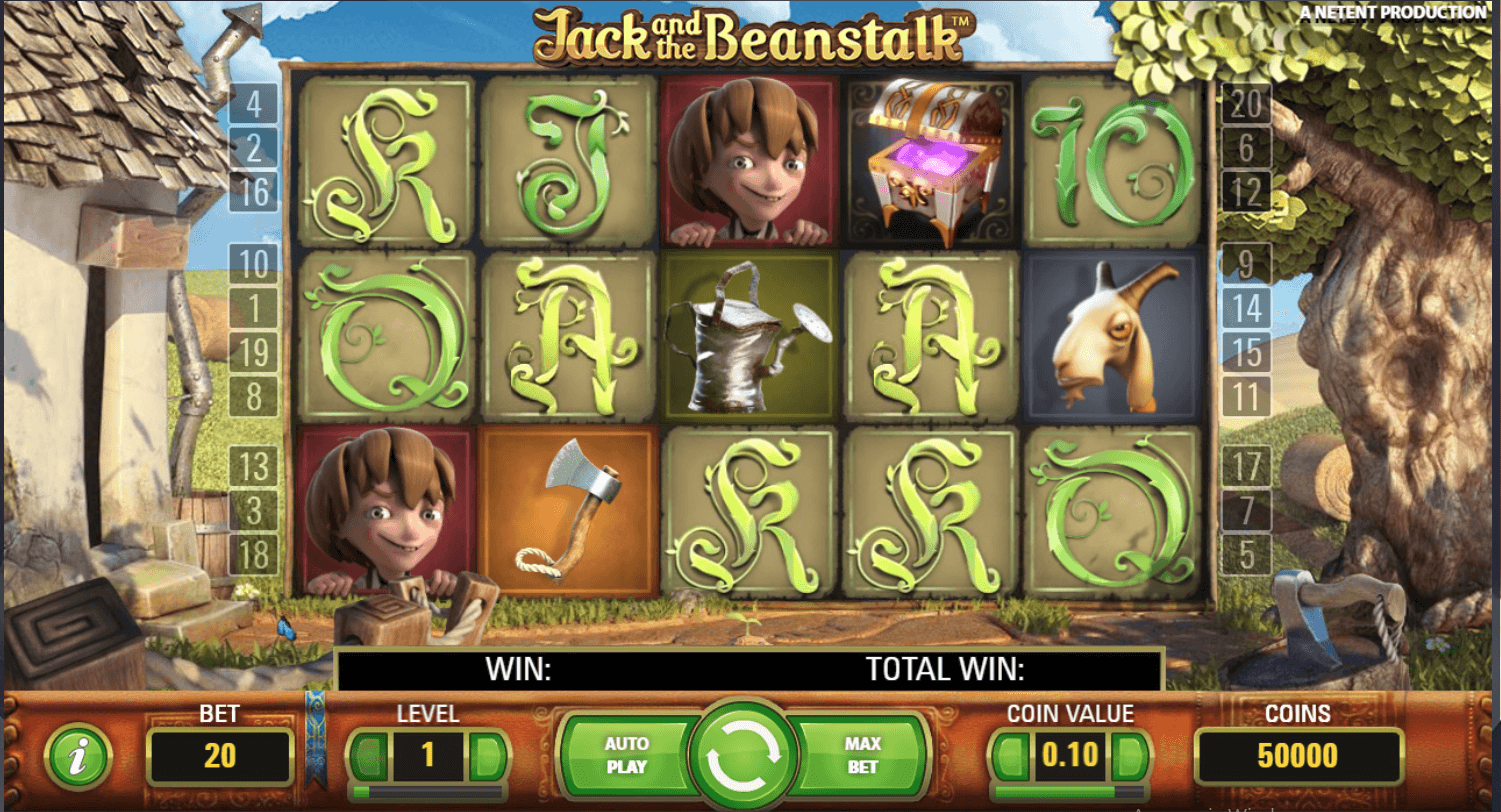Show payline number 18
Screen dimensions: 1501x812
coord(253,554)
